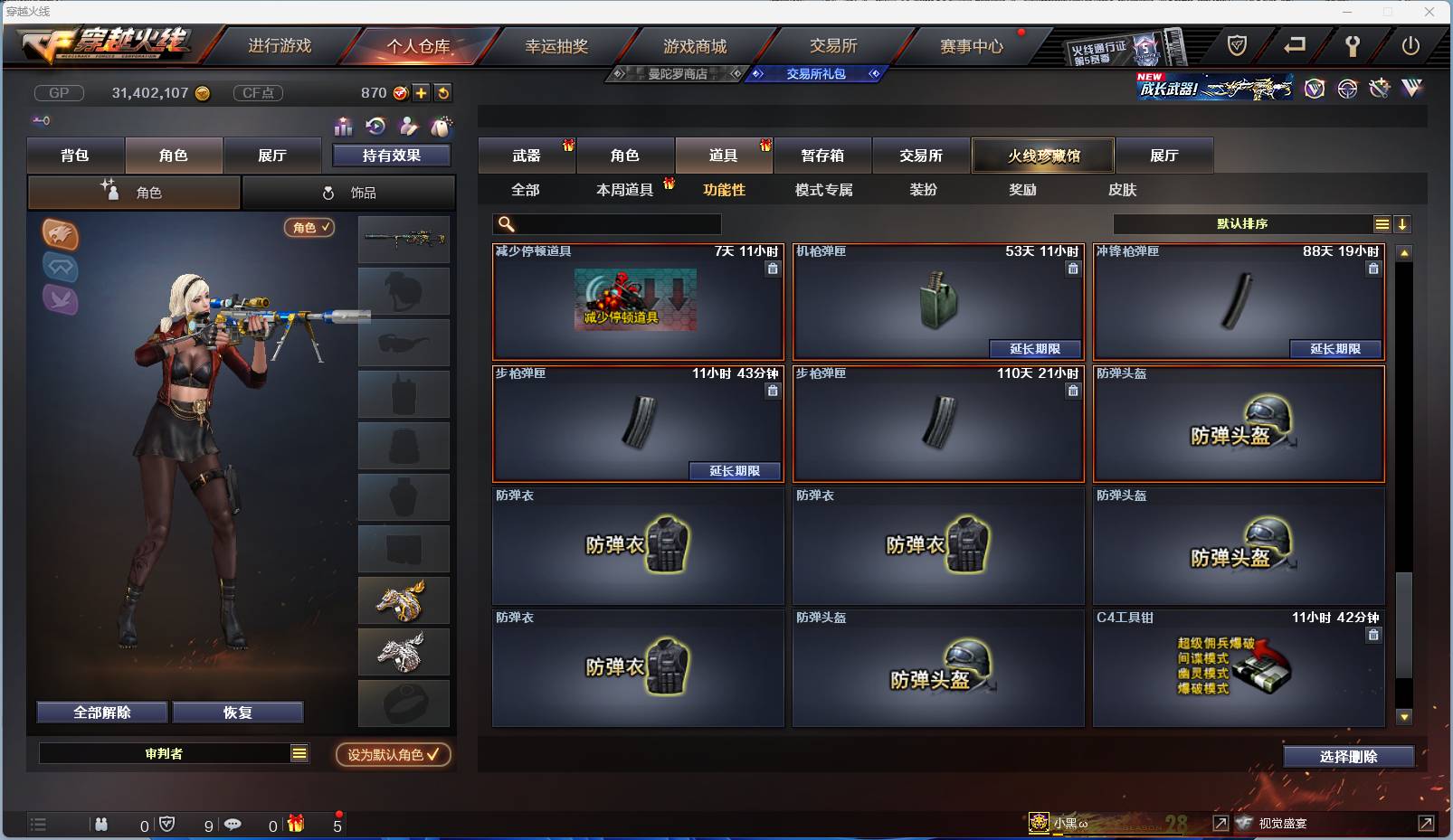Switch to the 火线珍藏馆 tab
This screenshot has height=840, width=1453.
[x=1043, y=155]
